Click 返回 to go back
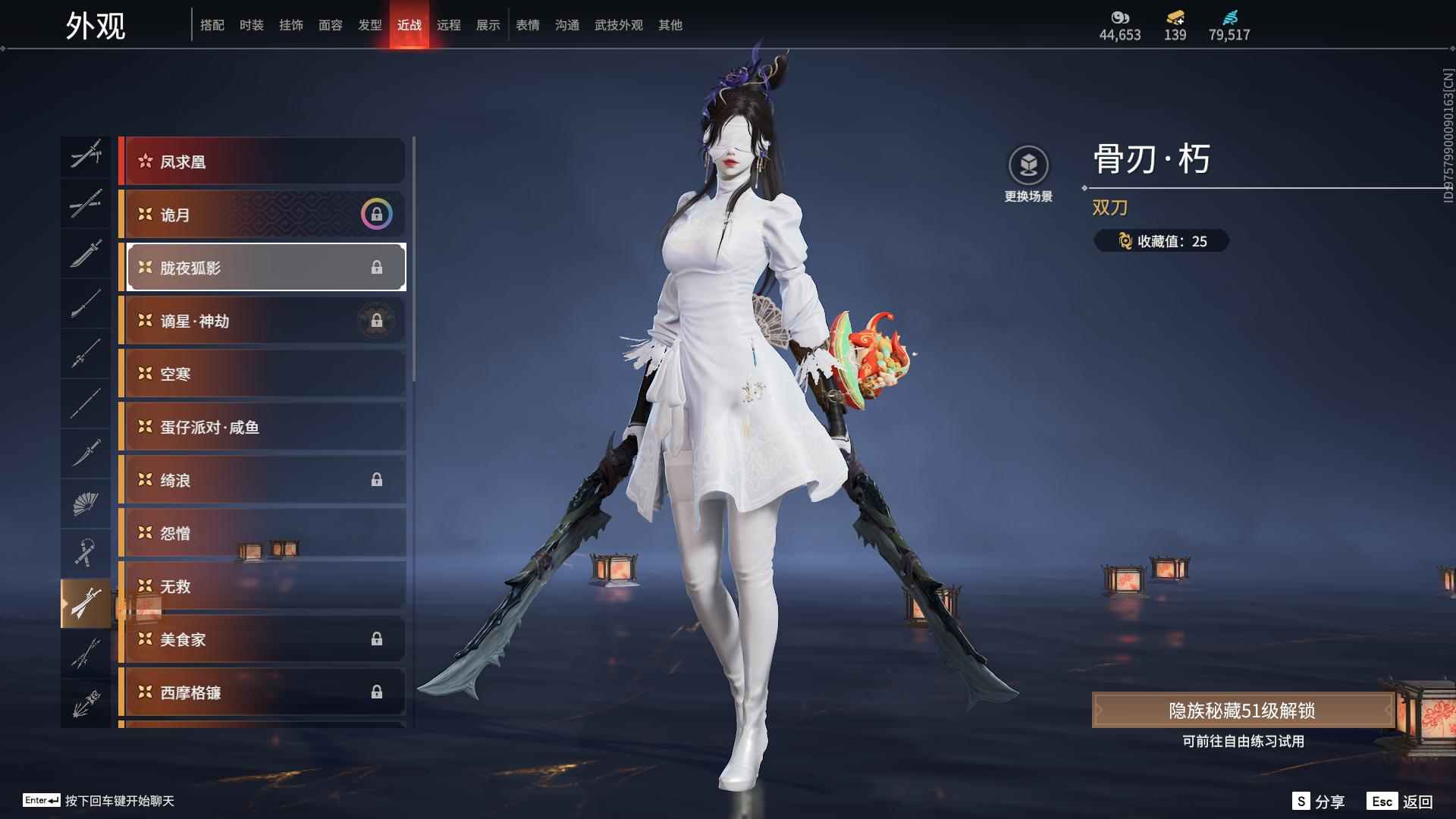This screenshot has width=1456, height=819. [x=1401, y=801]
